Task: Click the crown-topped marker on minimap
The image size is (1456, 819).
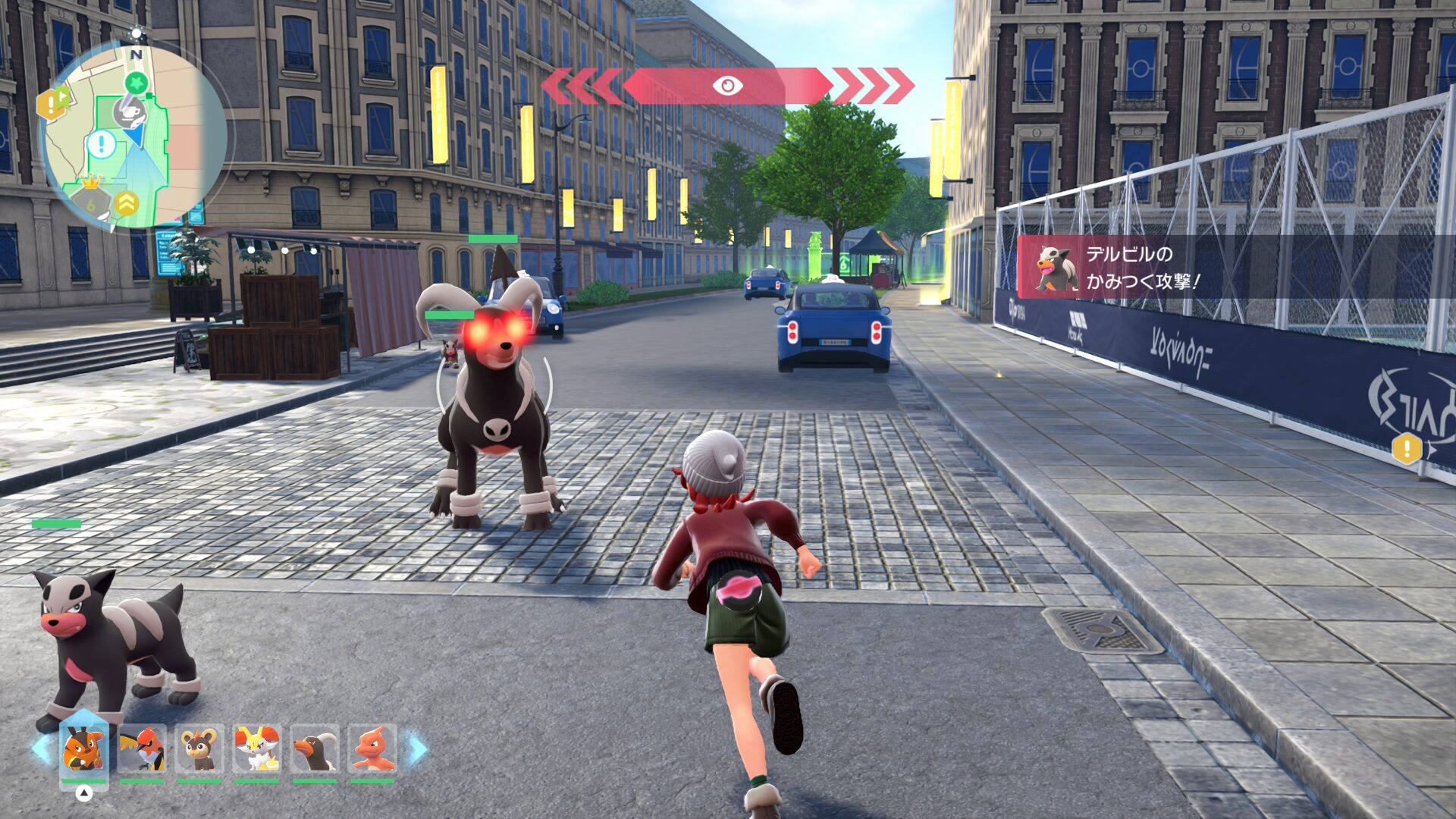Action: click(90, 199)
